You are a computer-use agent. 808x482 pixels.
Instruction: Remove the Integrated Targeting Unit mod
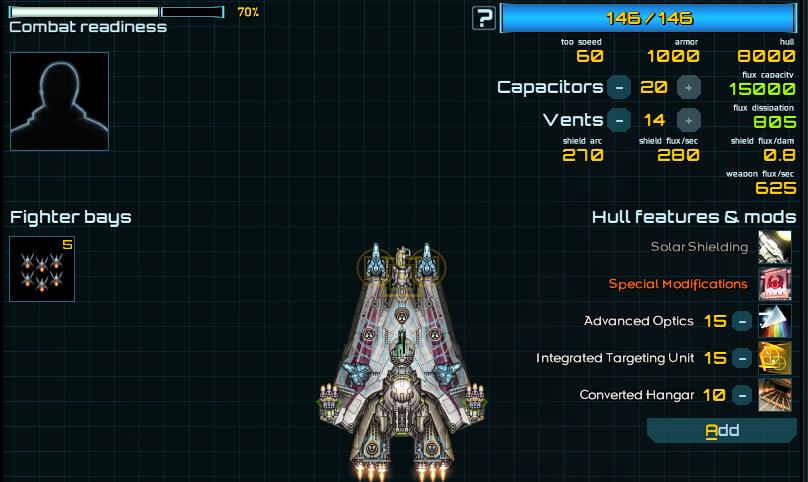pos(742,358)
